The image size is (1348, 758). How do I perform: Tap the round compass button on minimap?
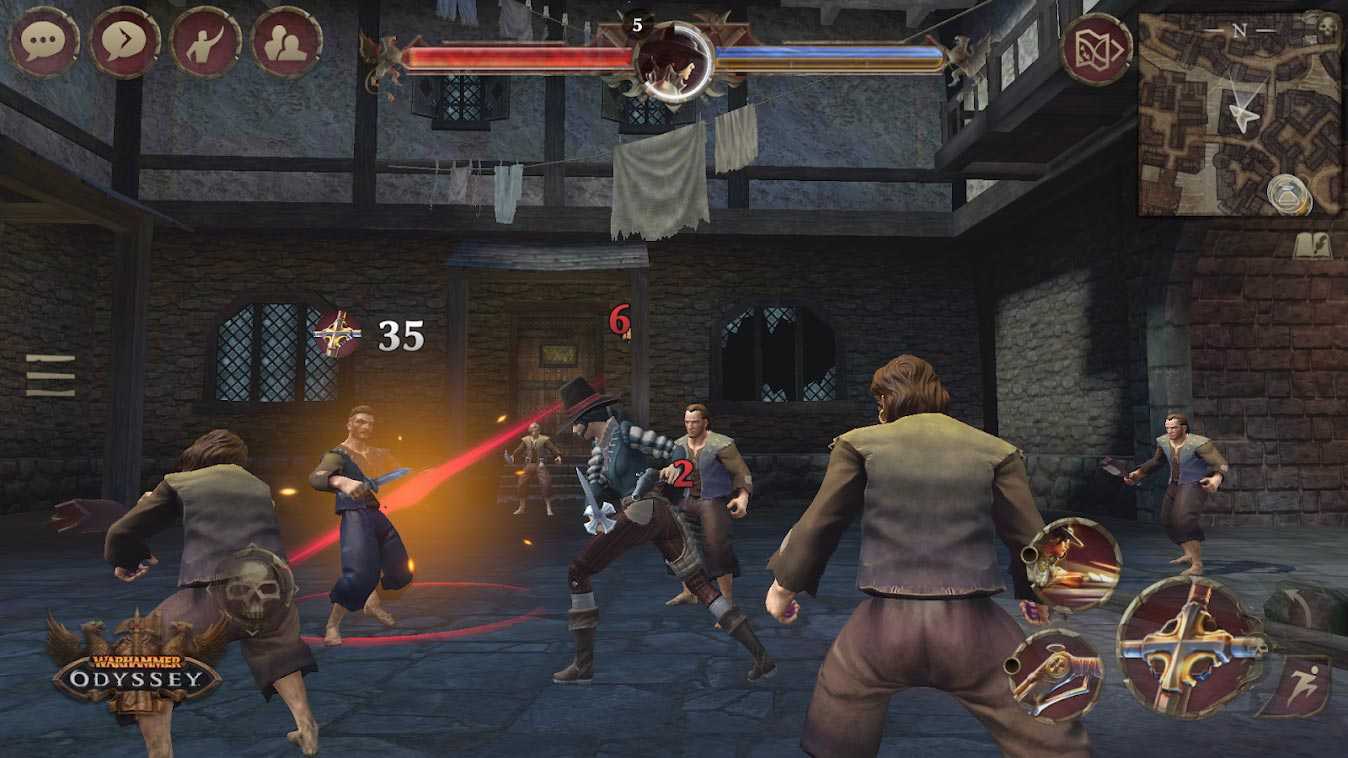(x=1288, y=193)
